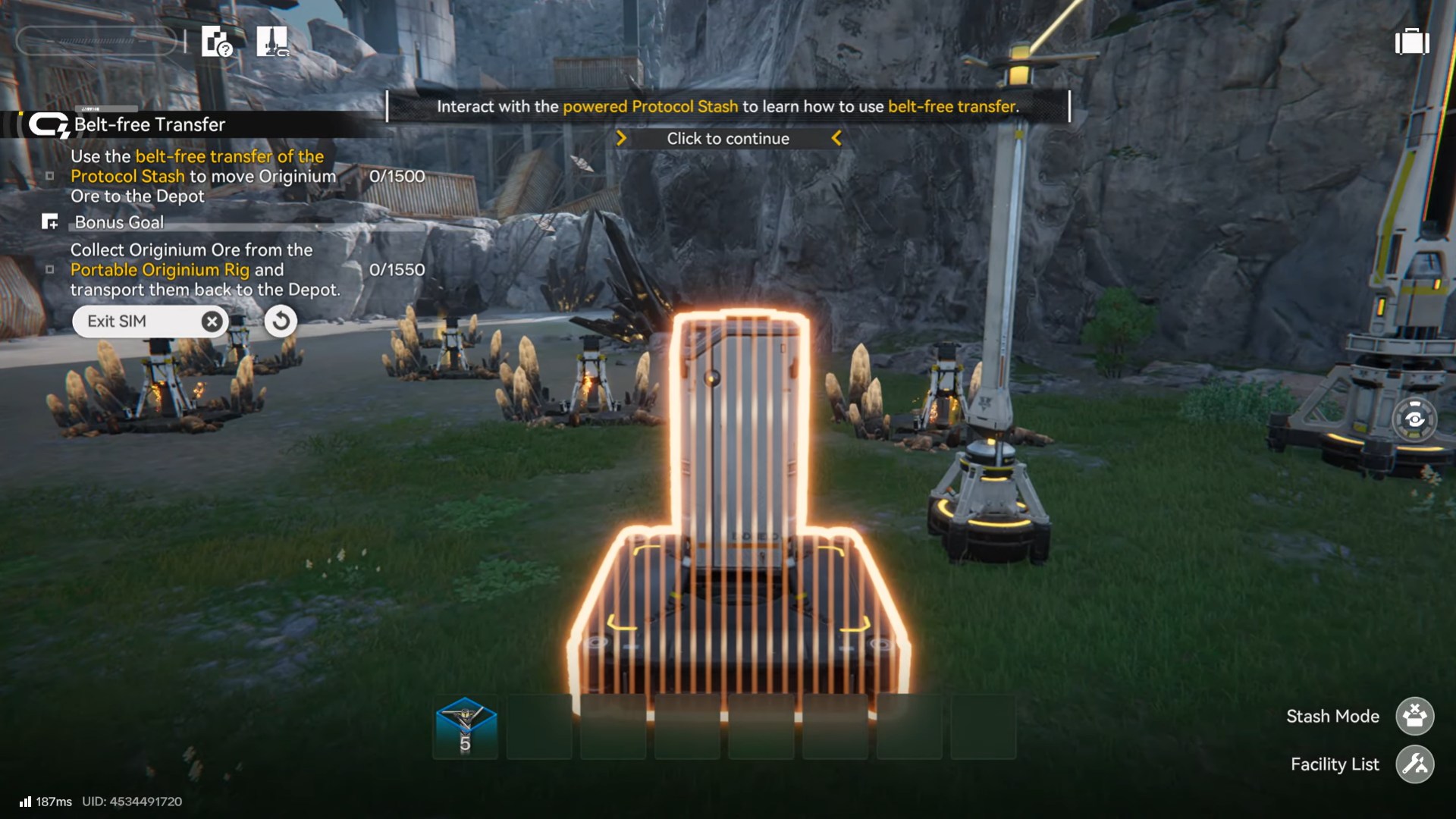Open the backpack inventory icon

1412,42
